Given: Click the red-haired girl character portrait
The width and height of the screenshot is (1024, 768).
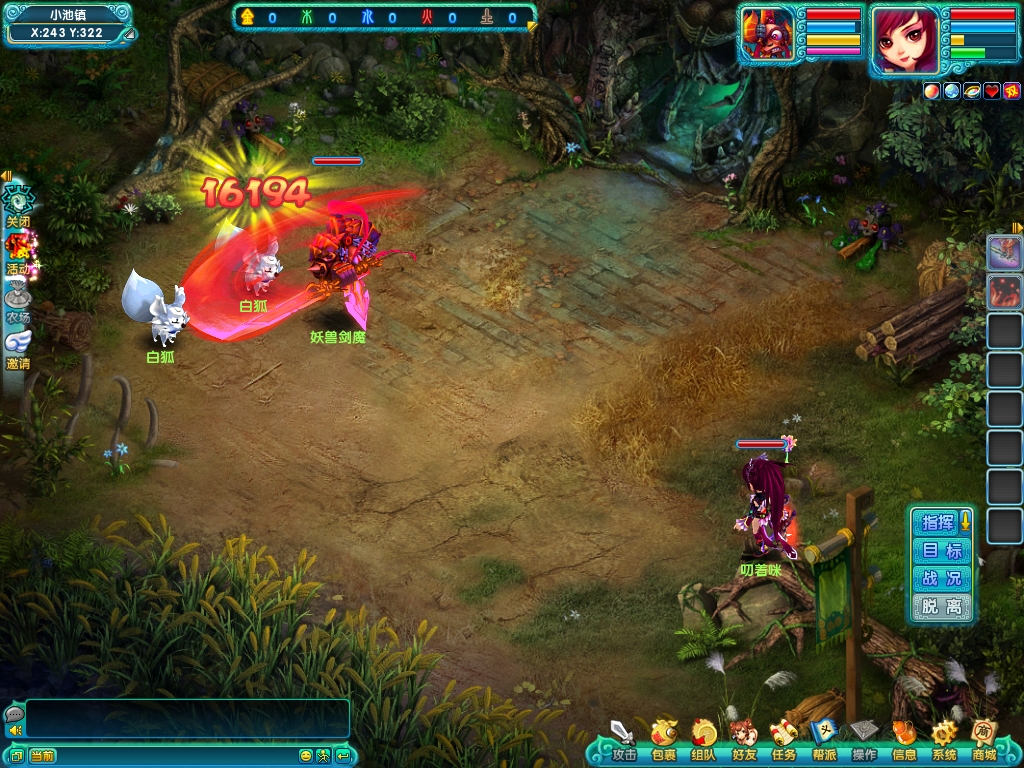Looking at the screenshot, I should tap(905, 40).
